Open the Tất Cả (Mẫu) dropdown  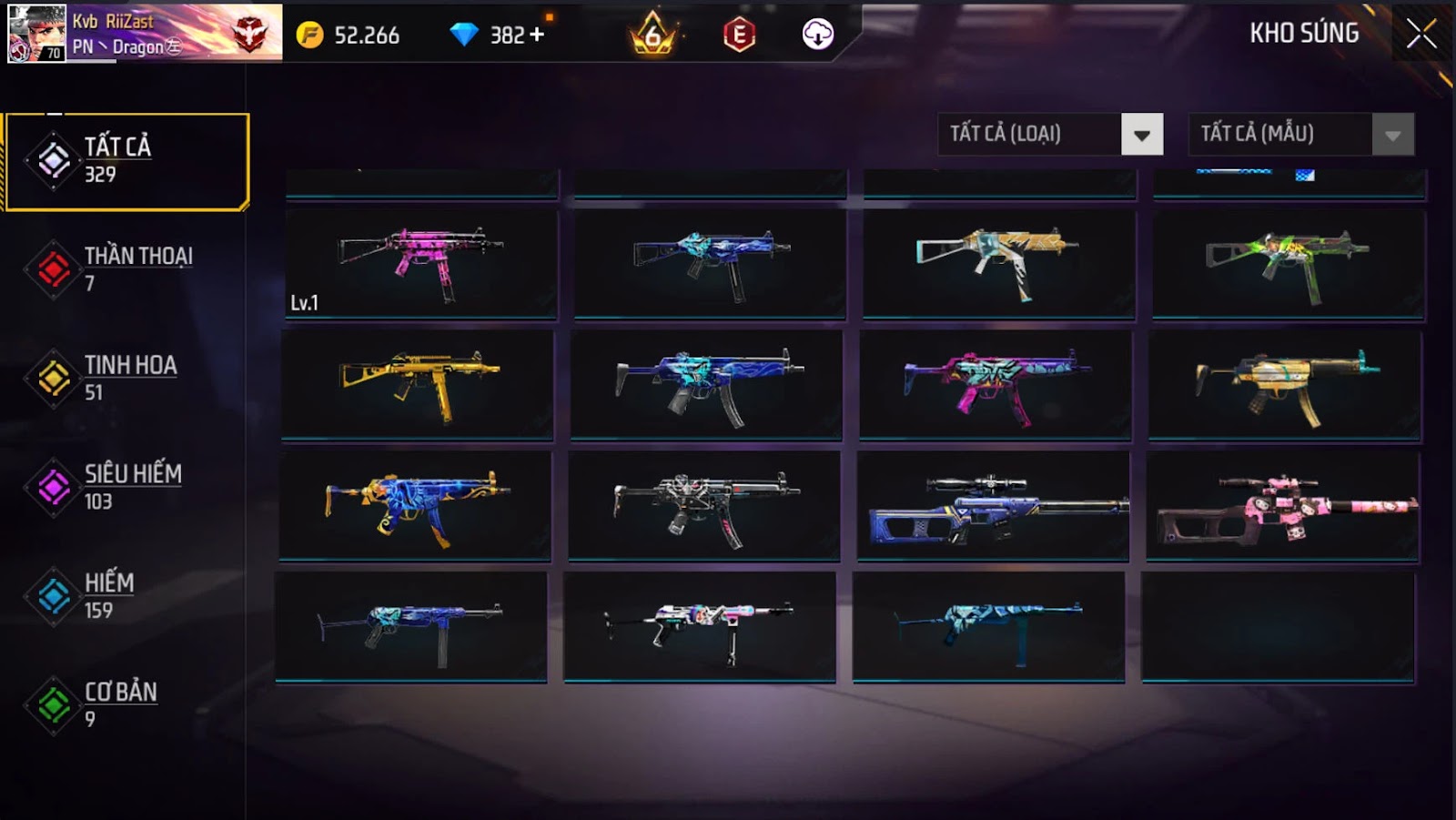tap(1391, 135)
